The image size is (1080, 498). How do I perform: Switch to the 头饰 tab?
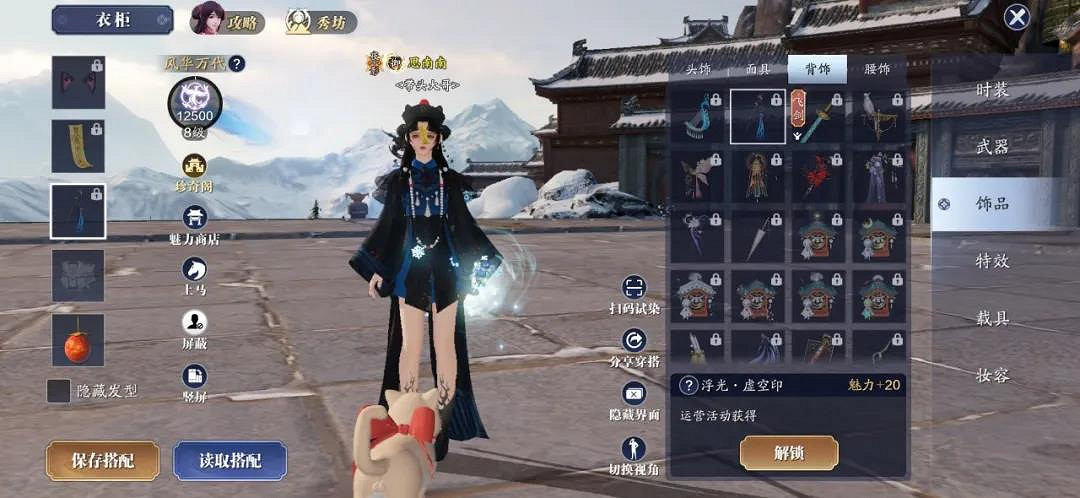(698, 69)
